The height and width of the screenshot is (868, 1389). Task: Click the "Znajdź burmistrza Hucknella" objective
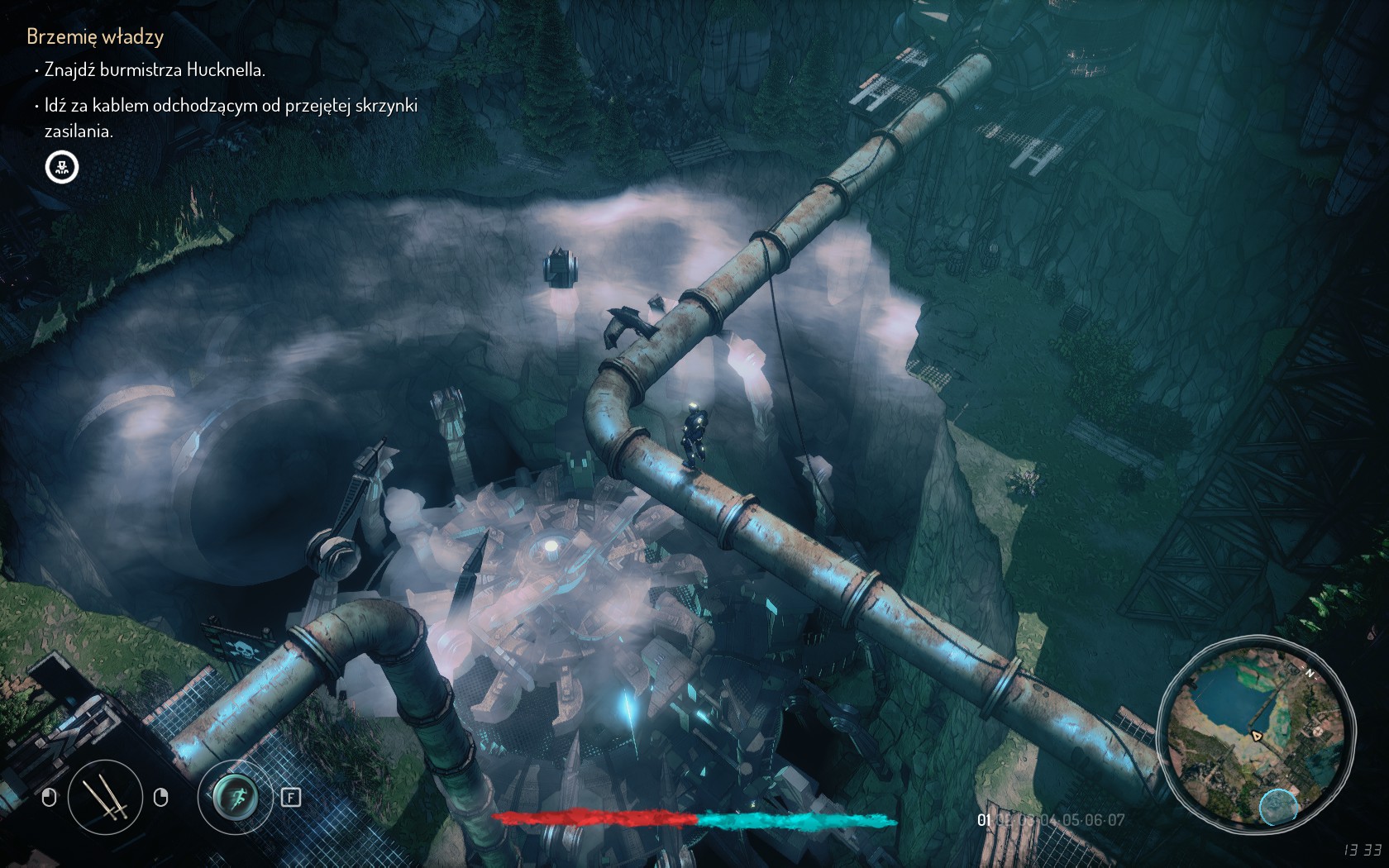[155, 70]
